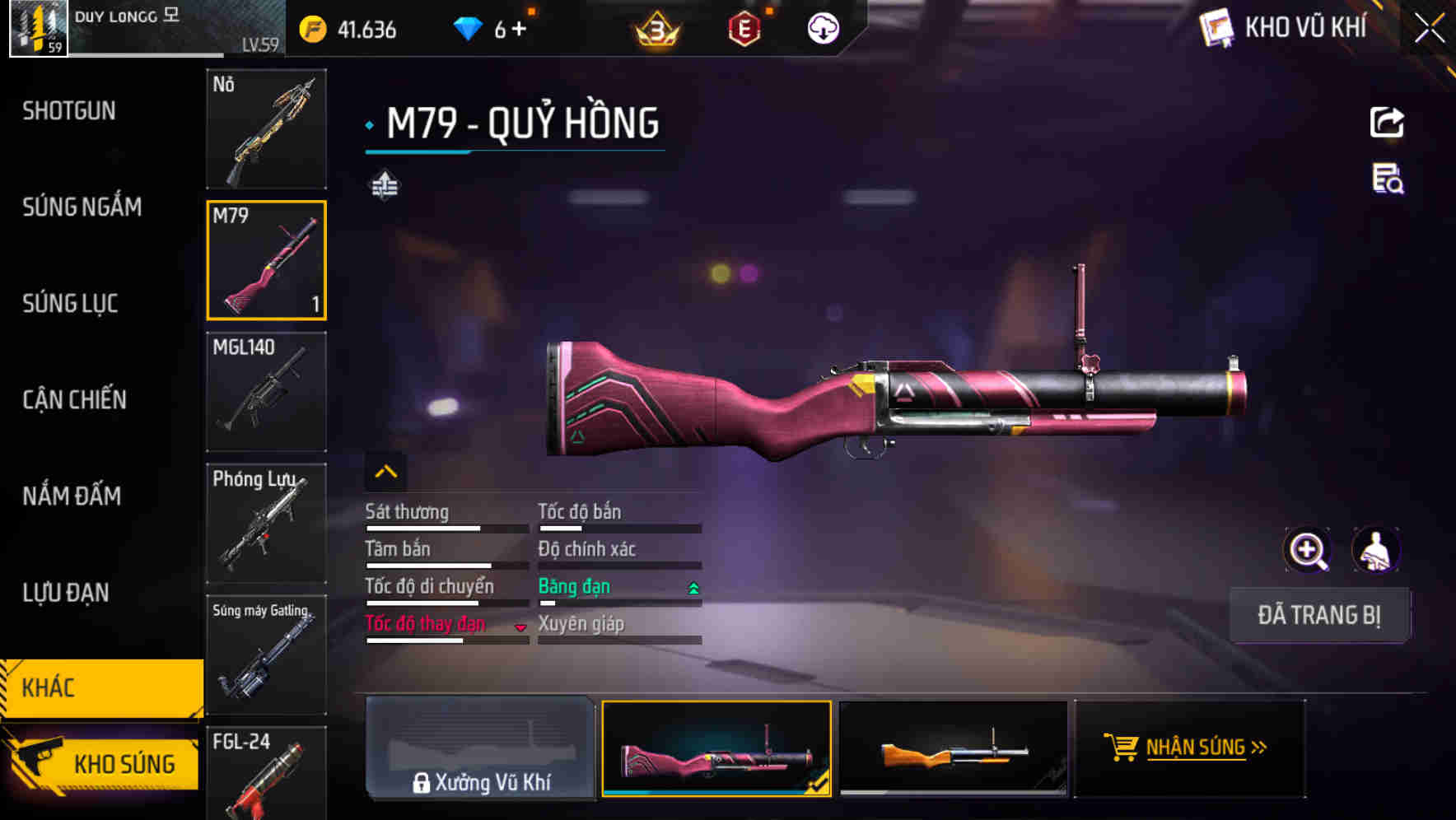Expand the Băng đạn stat arrows
The width and height of the screenshot is (1456, 820).
tap(693, 587)
